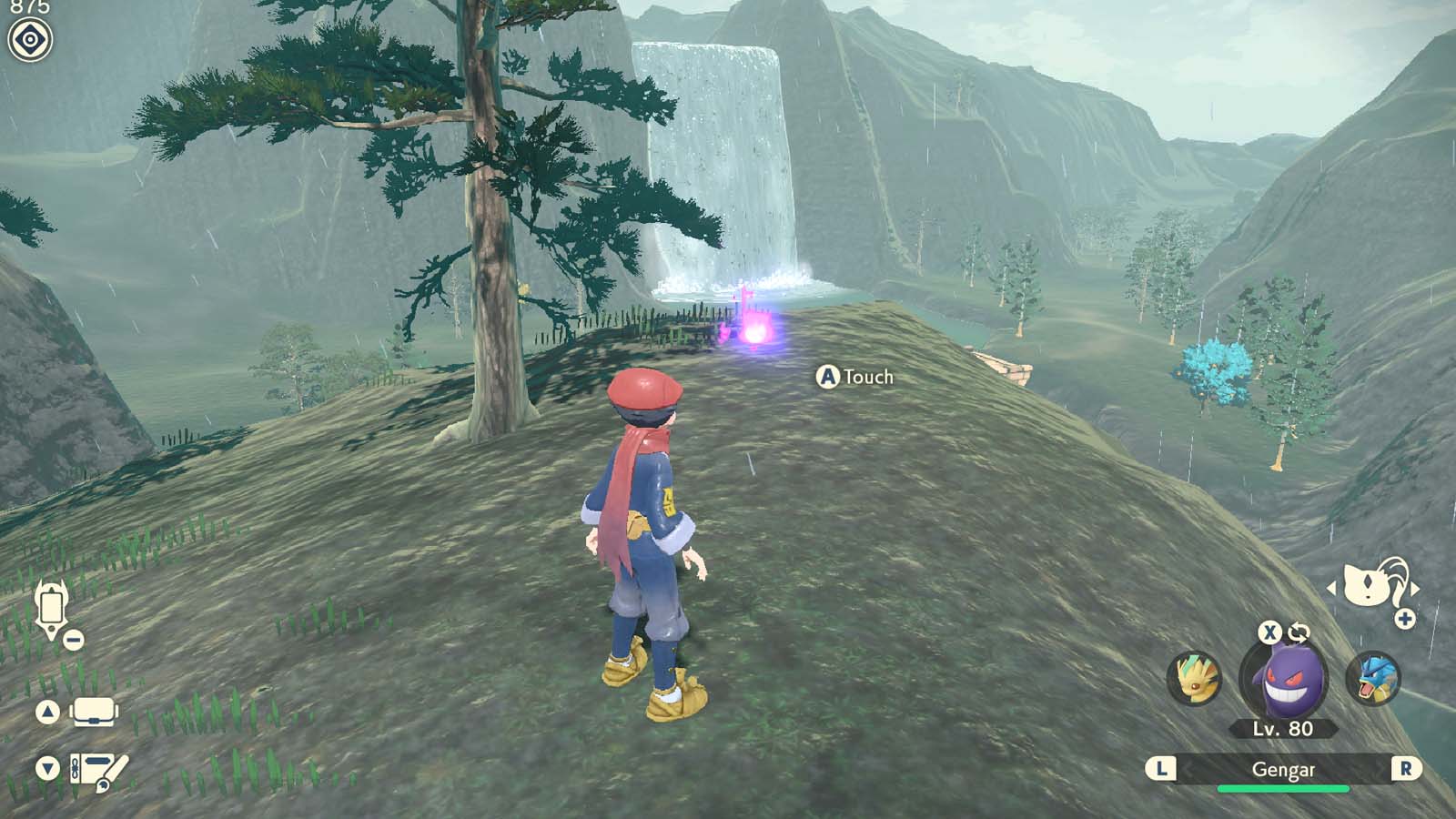1456x819 pixels.
Task: Open the crafting kit icon
Action: click(x=94, y=769)
